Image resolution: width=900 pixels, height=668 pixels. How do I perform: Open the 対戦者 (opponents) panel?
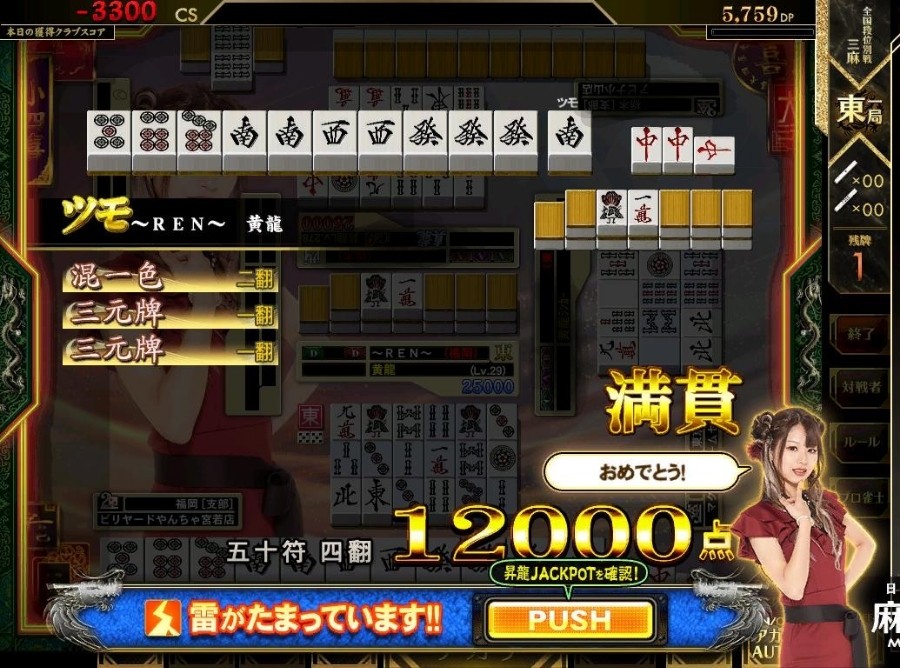pyautogui.click(x=860, y=387)
